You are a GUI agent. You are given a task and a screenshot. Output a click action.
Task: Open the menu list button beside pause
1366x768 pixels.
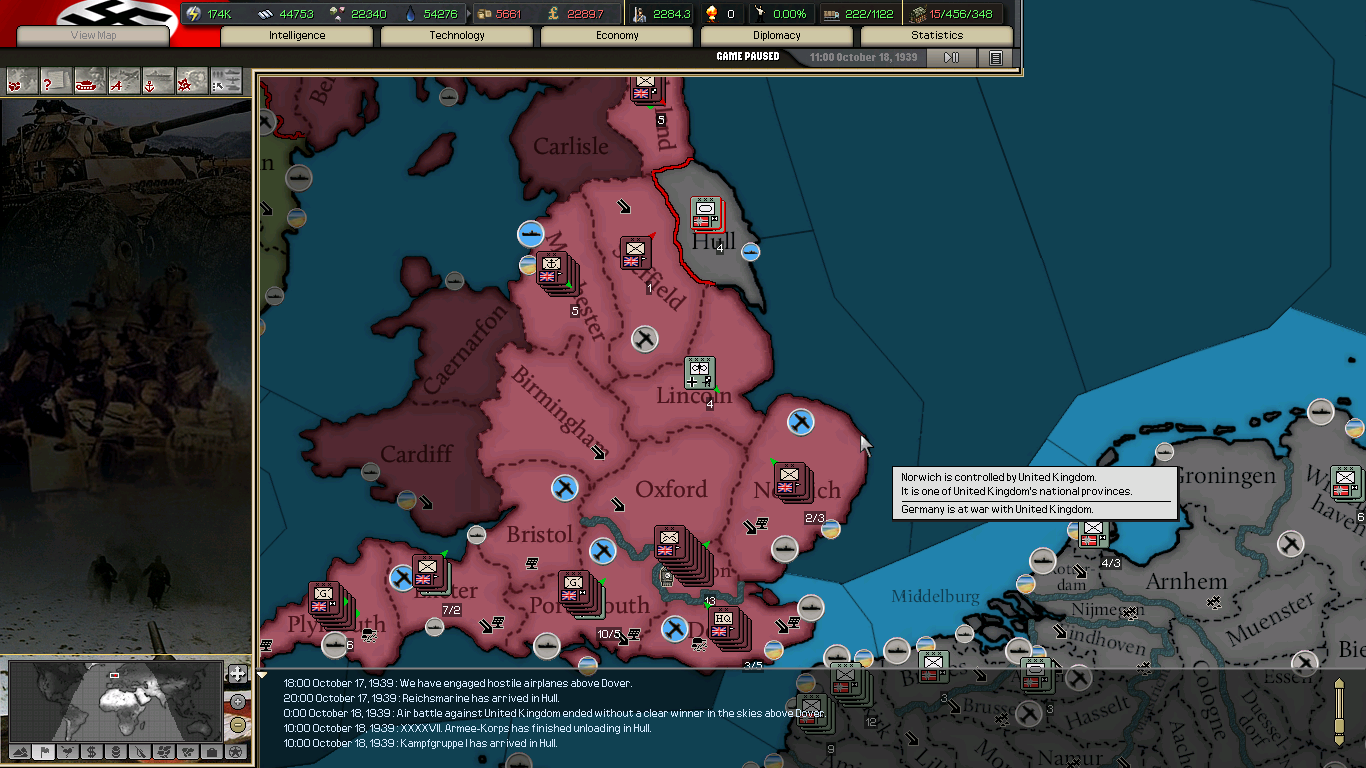[x=996, y=58]
